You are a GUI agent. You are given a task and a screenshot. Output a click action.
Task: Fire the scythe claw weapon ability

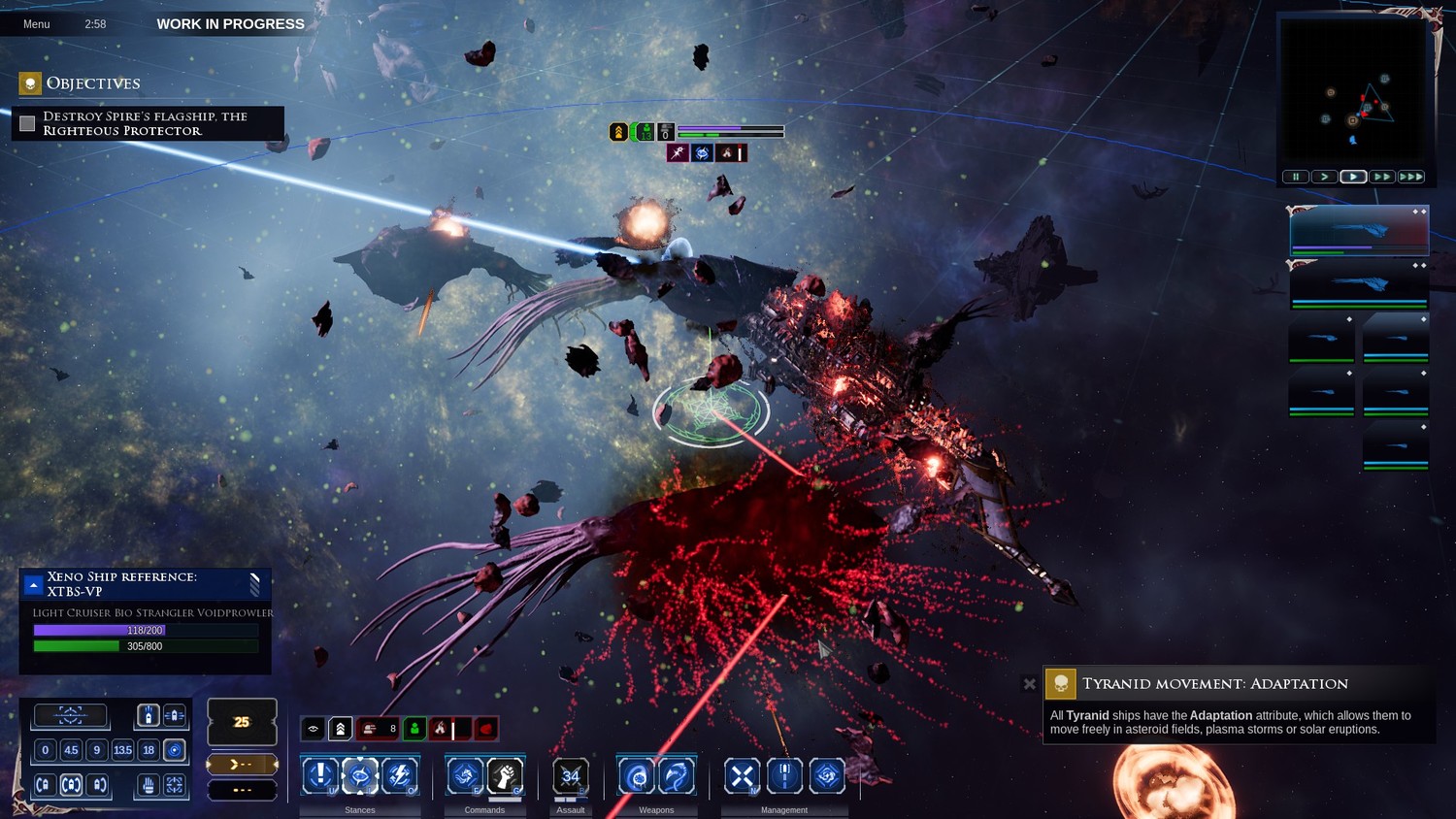pyautogui.click(x=677, y=775)
